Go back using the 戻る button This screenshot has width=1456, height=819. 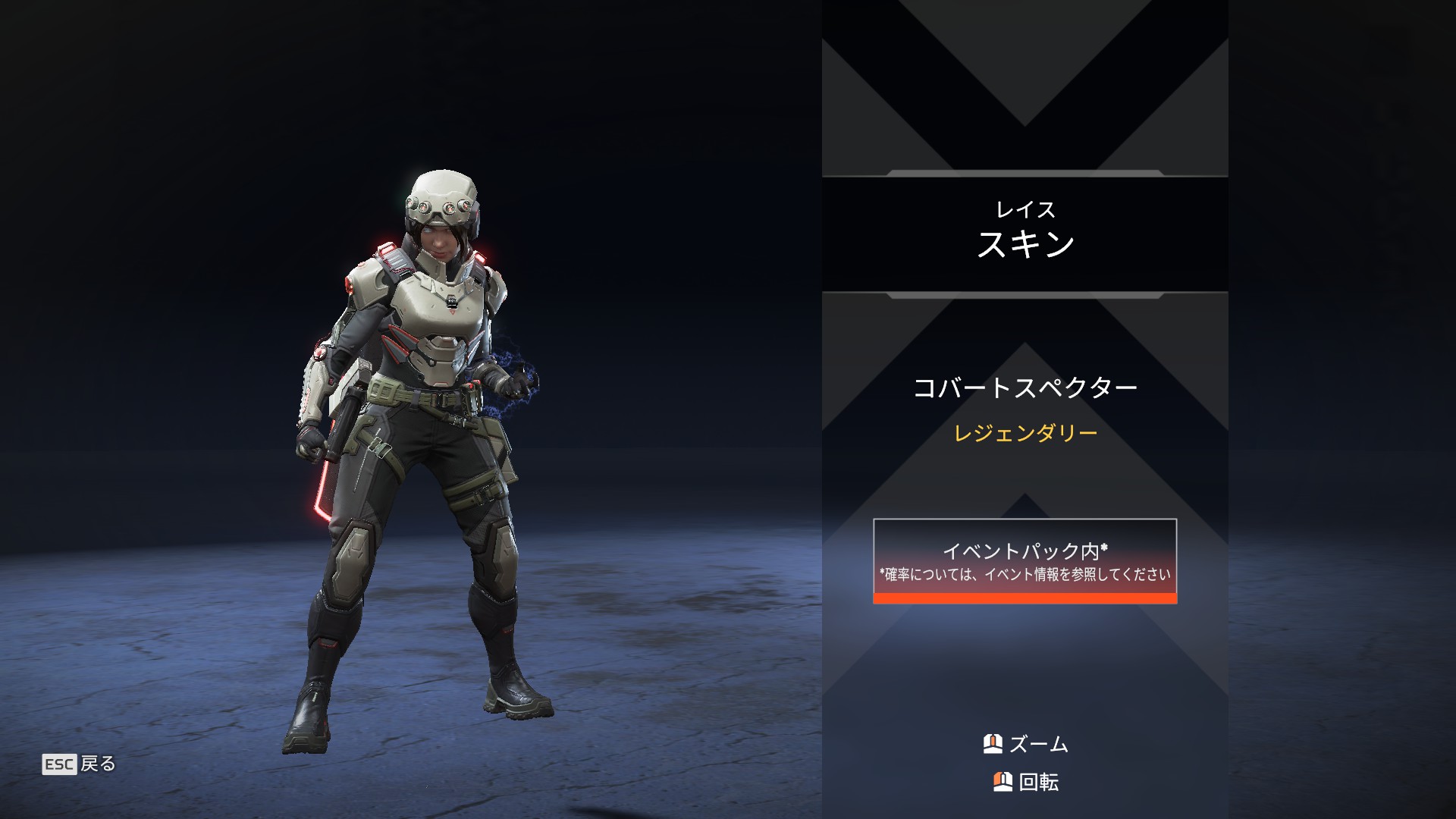pos(80,764)
